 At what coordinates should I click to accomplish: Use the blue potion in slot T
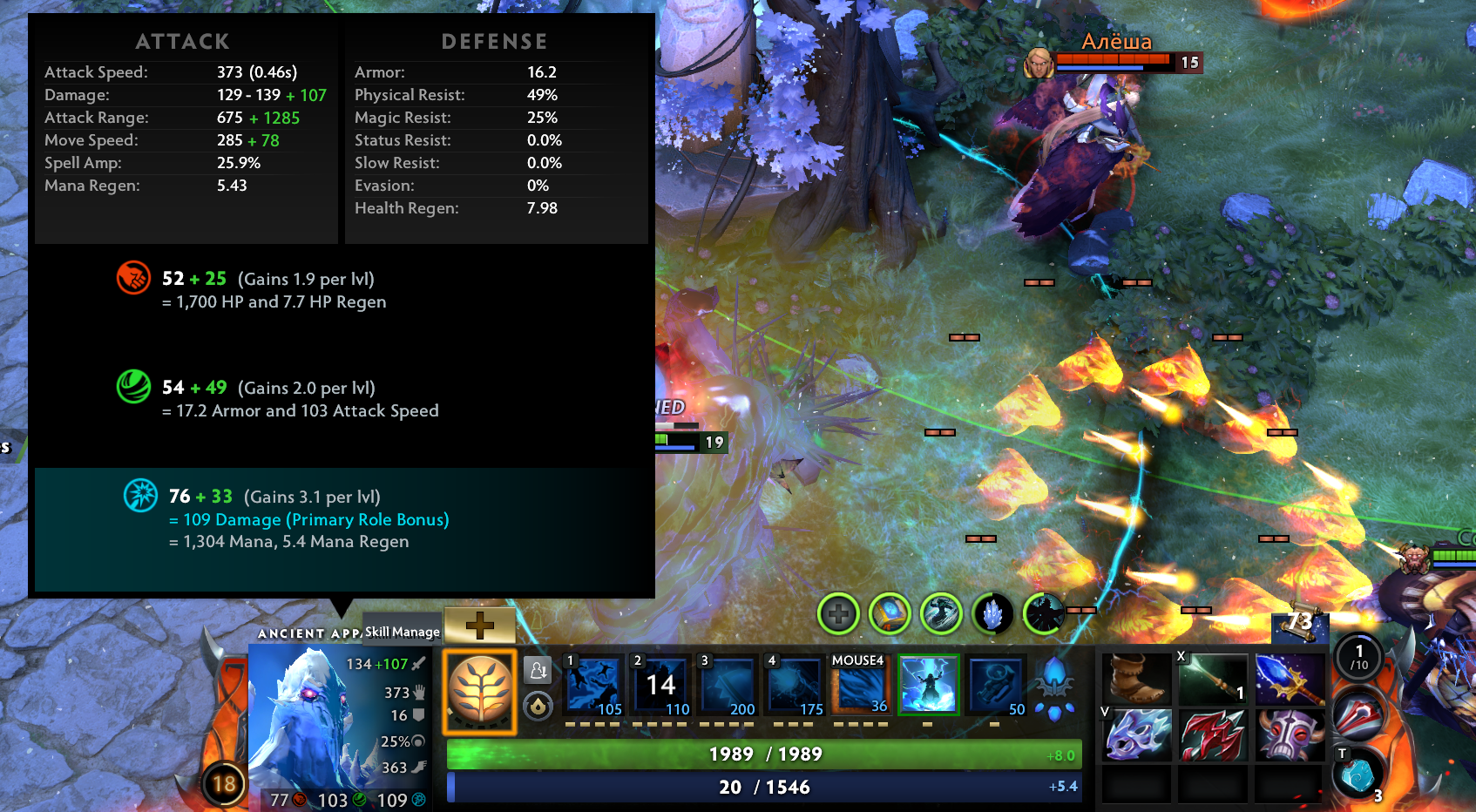pos(1357,774)
